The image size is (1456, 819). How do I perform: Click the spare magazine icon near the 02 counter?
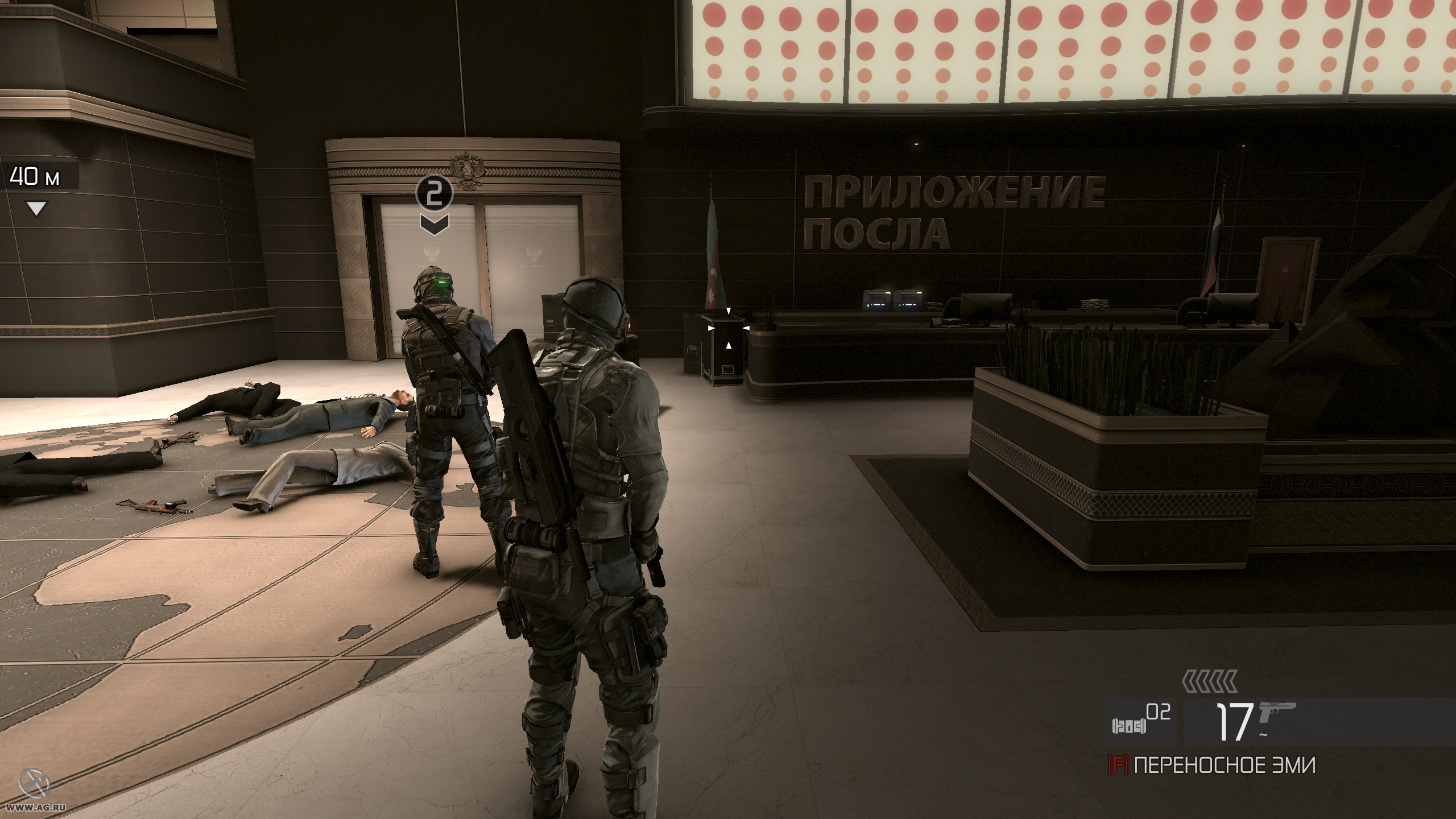point(1129,727)
